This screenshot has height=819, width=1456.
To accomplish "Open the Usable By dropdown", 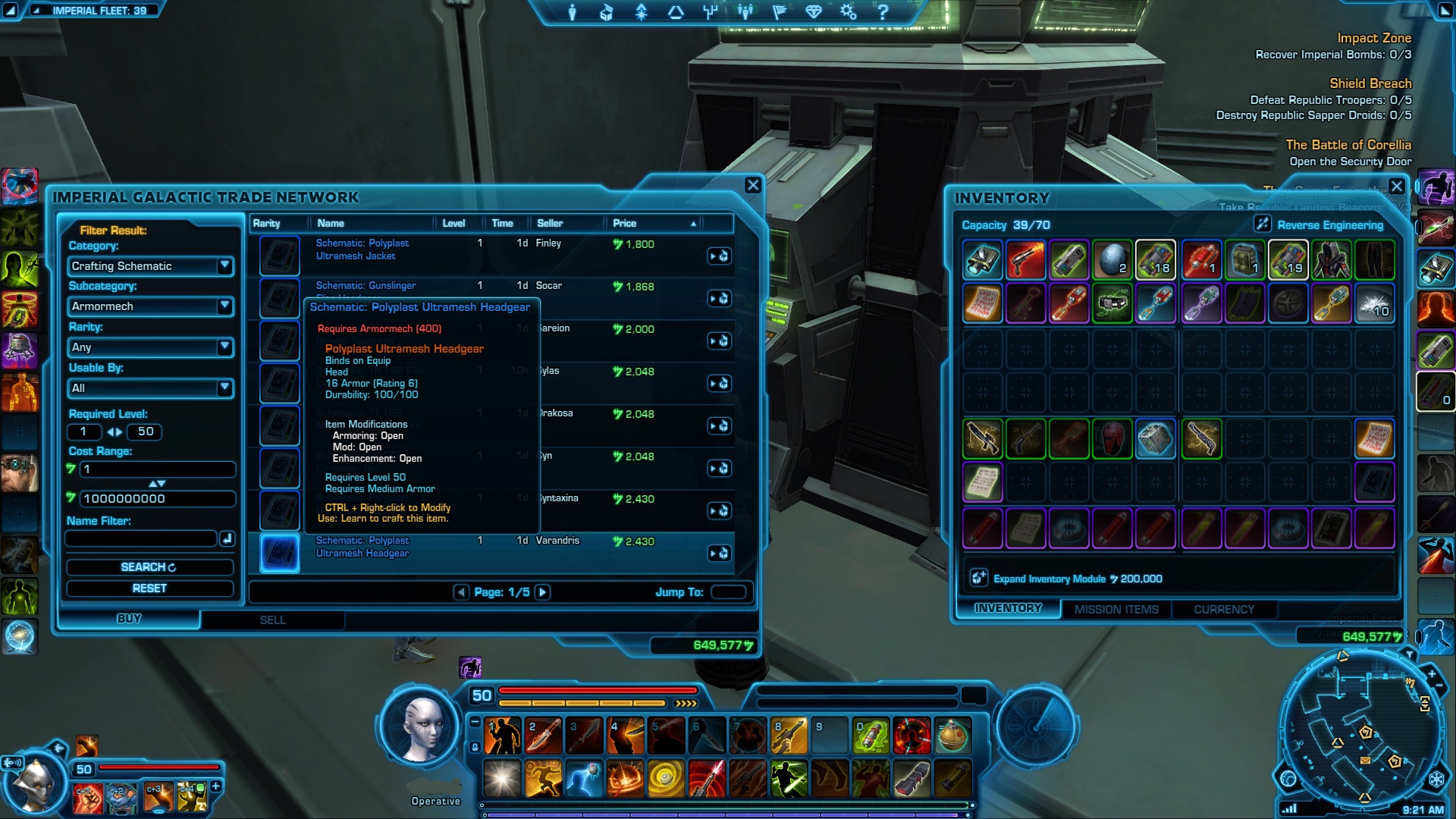I will click(x=150, y=388).
